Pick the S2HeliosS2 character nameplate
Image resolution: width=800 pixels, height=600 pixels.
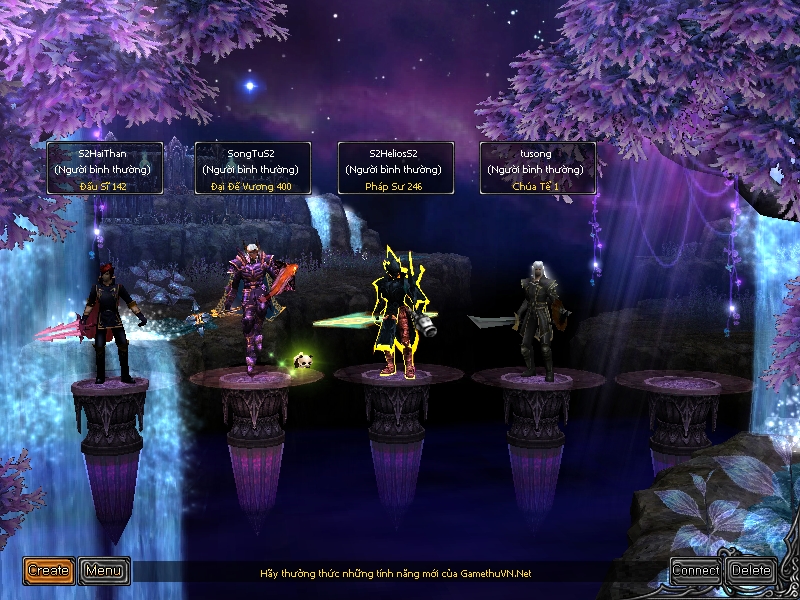tap(396, 168)
